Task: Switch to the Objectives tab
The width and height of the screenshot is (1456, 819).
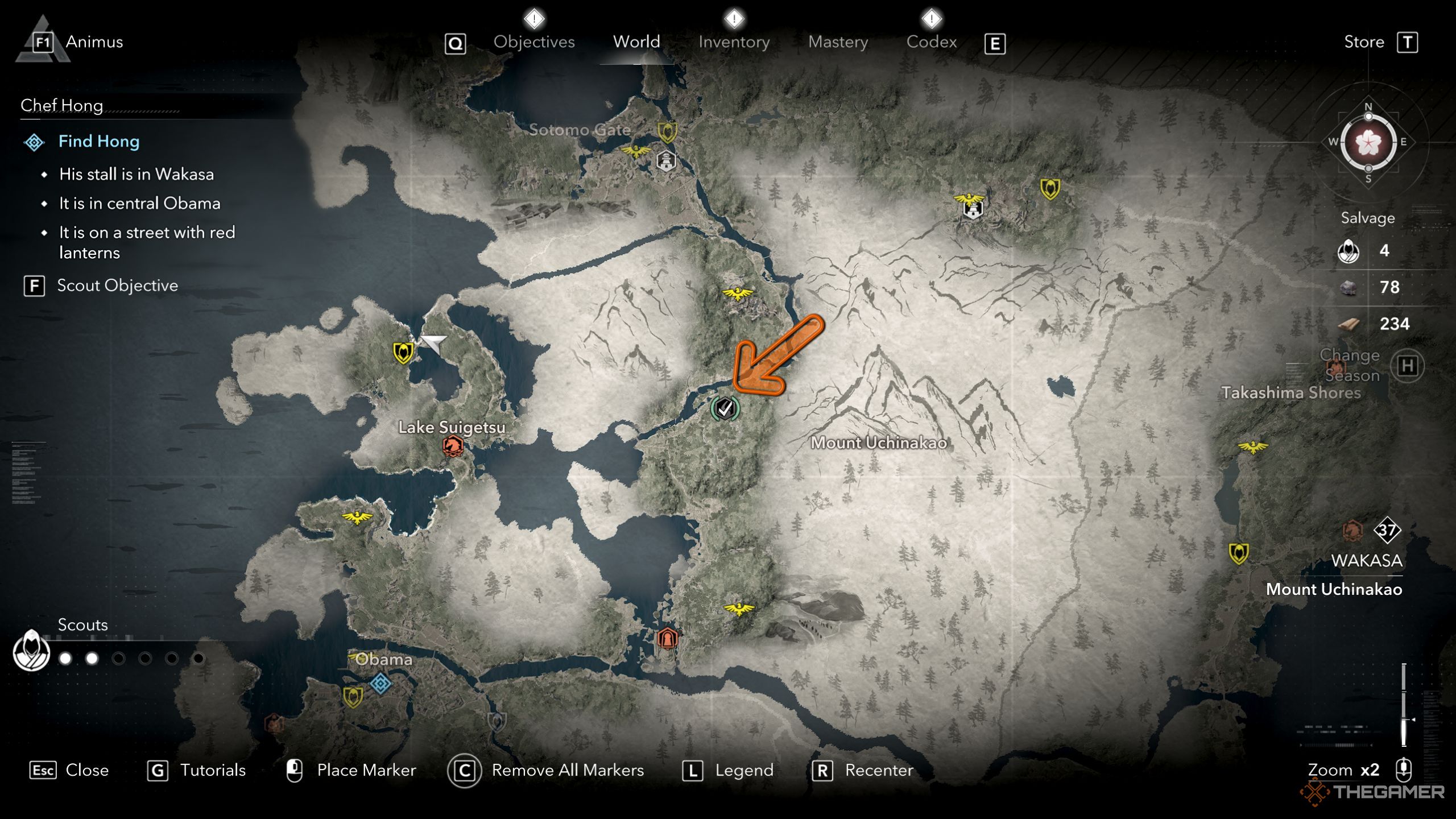Action: tap(533, 42)
